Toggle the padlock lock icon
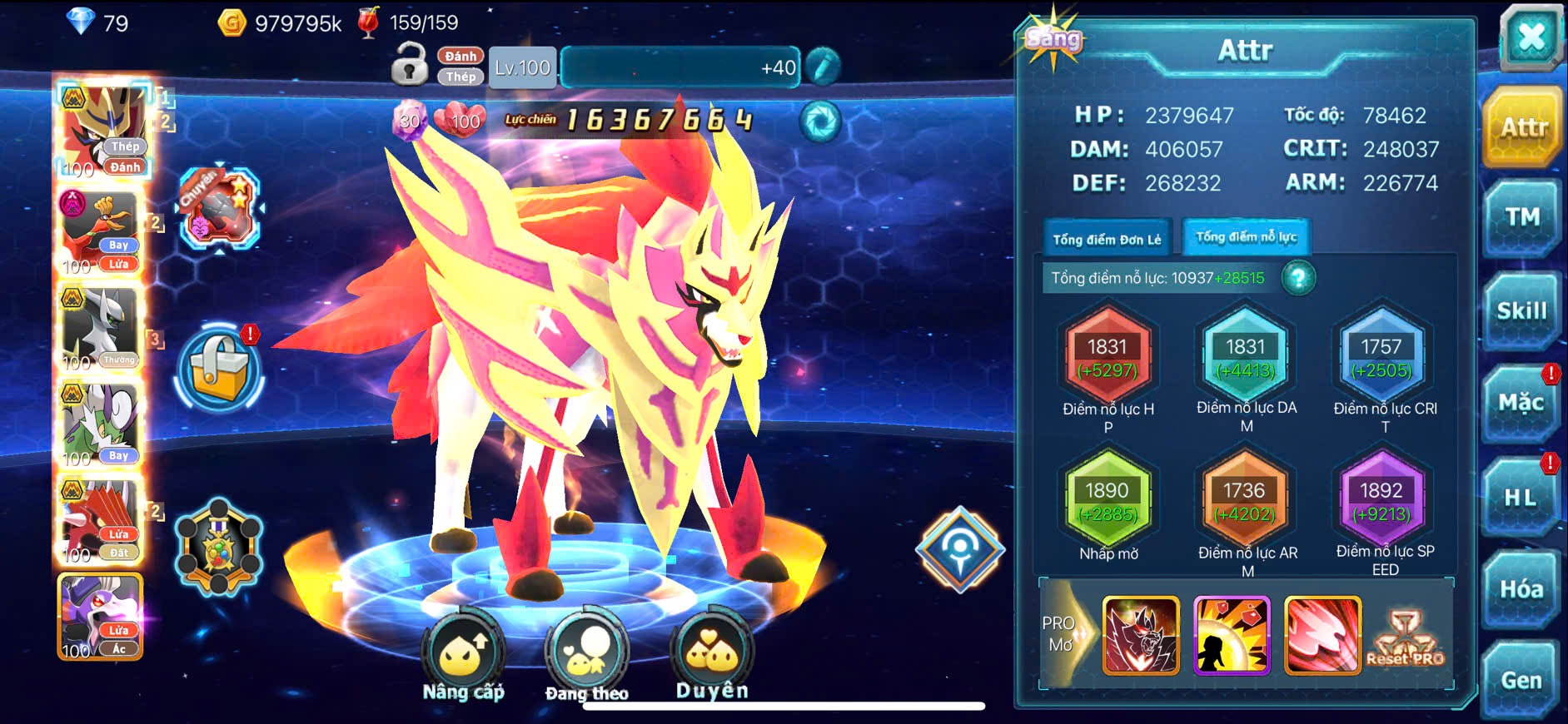Viewport: 1568px width, 724px height. click(x=409, y=64)
